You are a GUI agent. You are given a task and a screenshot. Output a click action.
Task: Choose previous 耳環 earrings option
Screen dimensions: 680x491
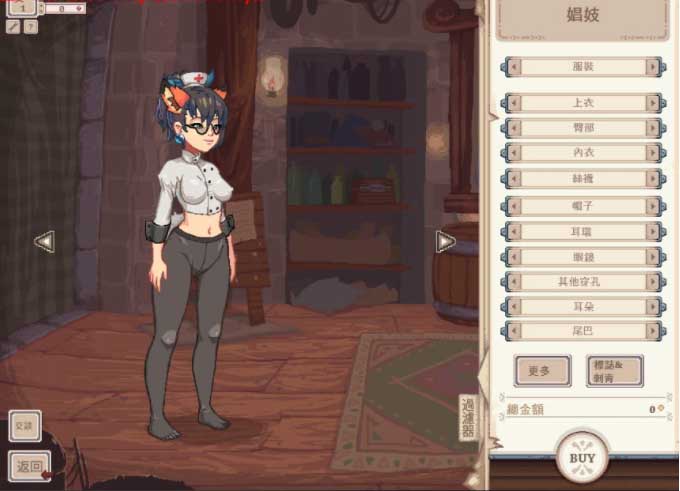click(514, 231)
